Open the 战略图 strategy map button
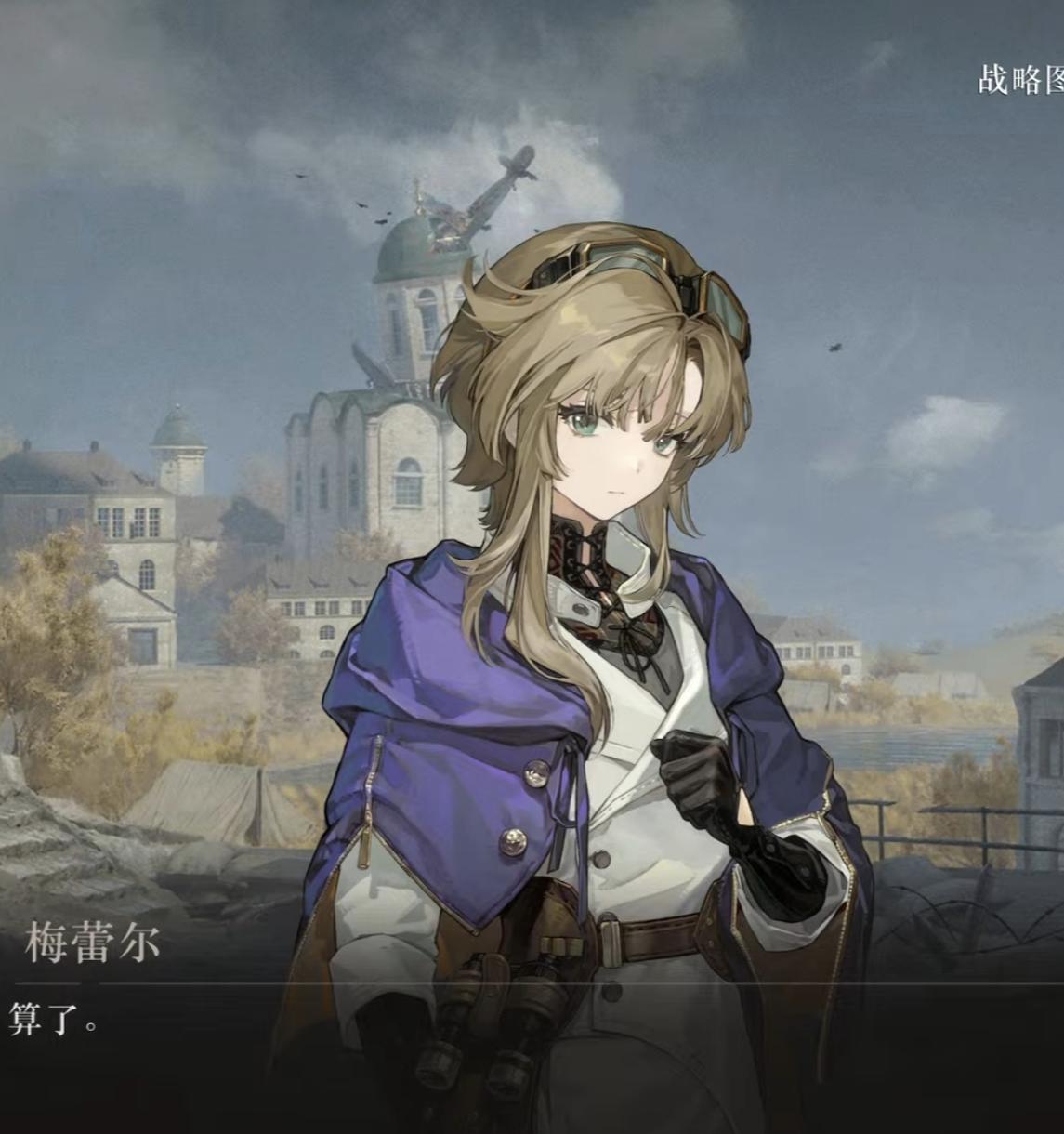 click(x=1020, y=80)
